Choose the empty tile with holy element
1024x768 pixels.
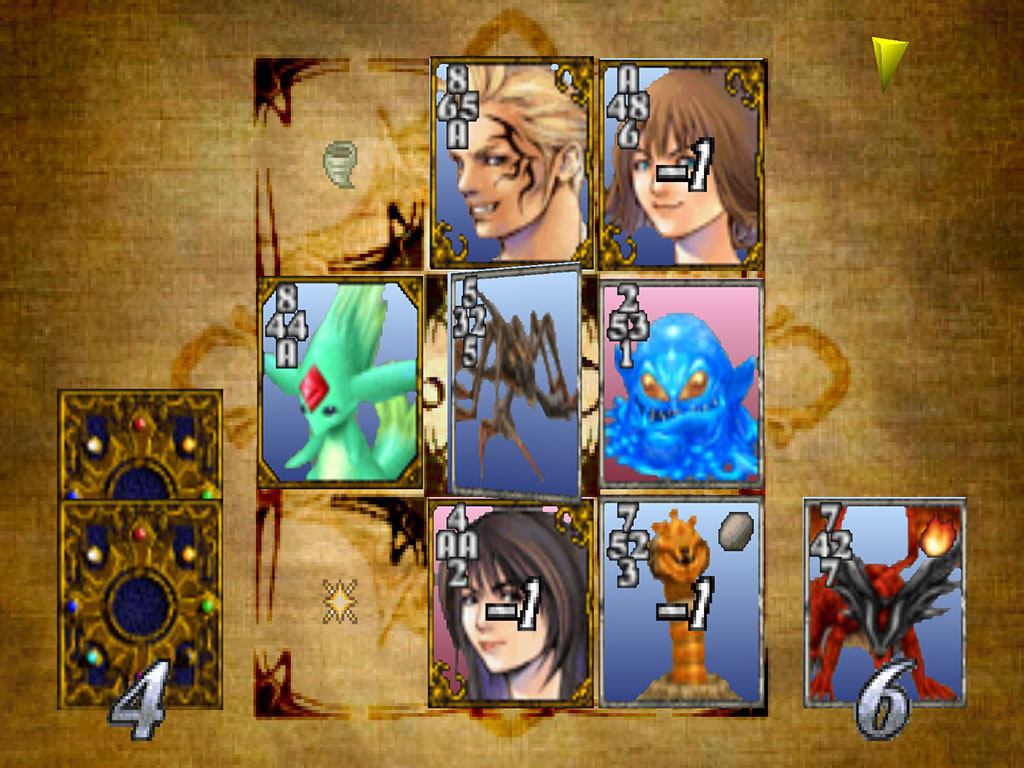pos(340,600)
